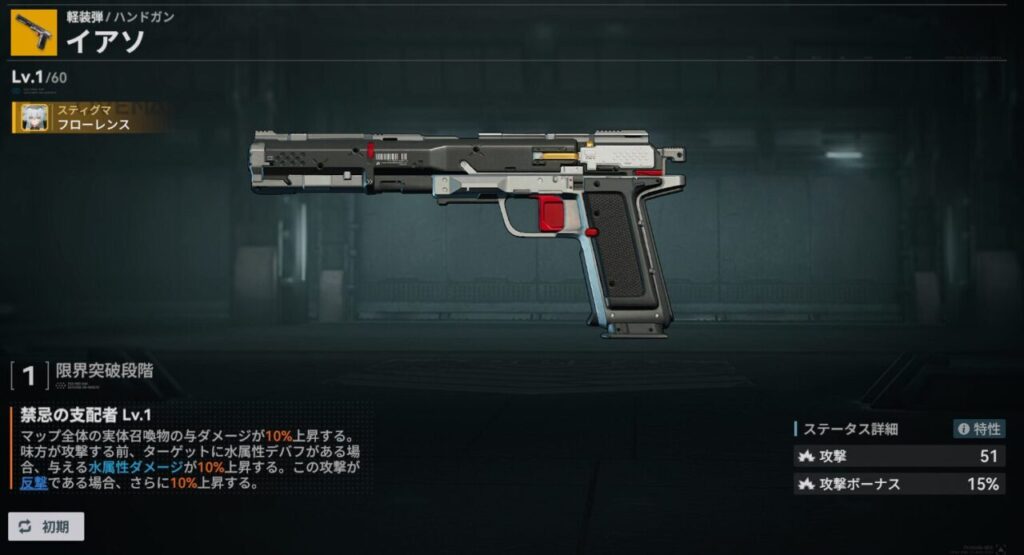Click the 初期 reset button

(46, 526)
